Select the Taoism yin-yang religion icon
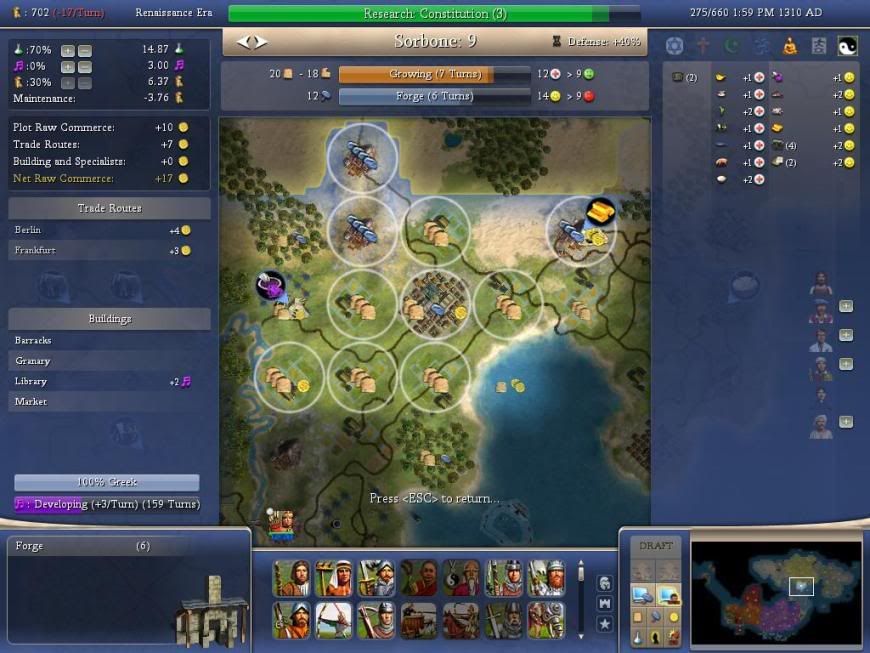The width and height of the screenshot is (870, 653). [847, 46]
